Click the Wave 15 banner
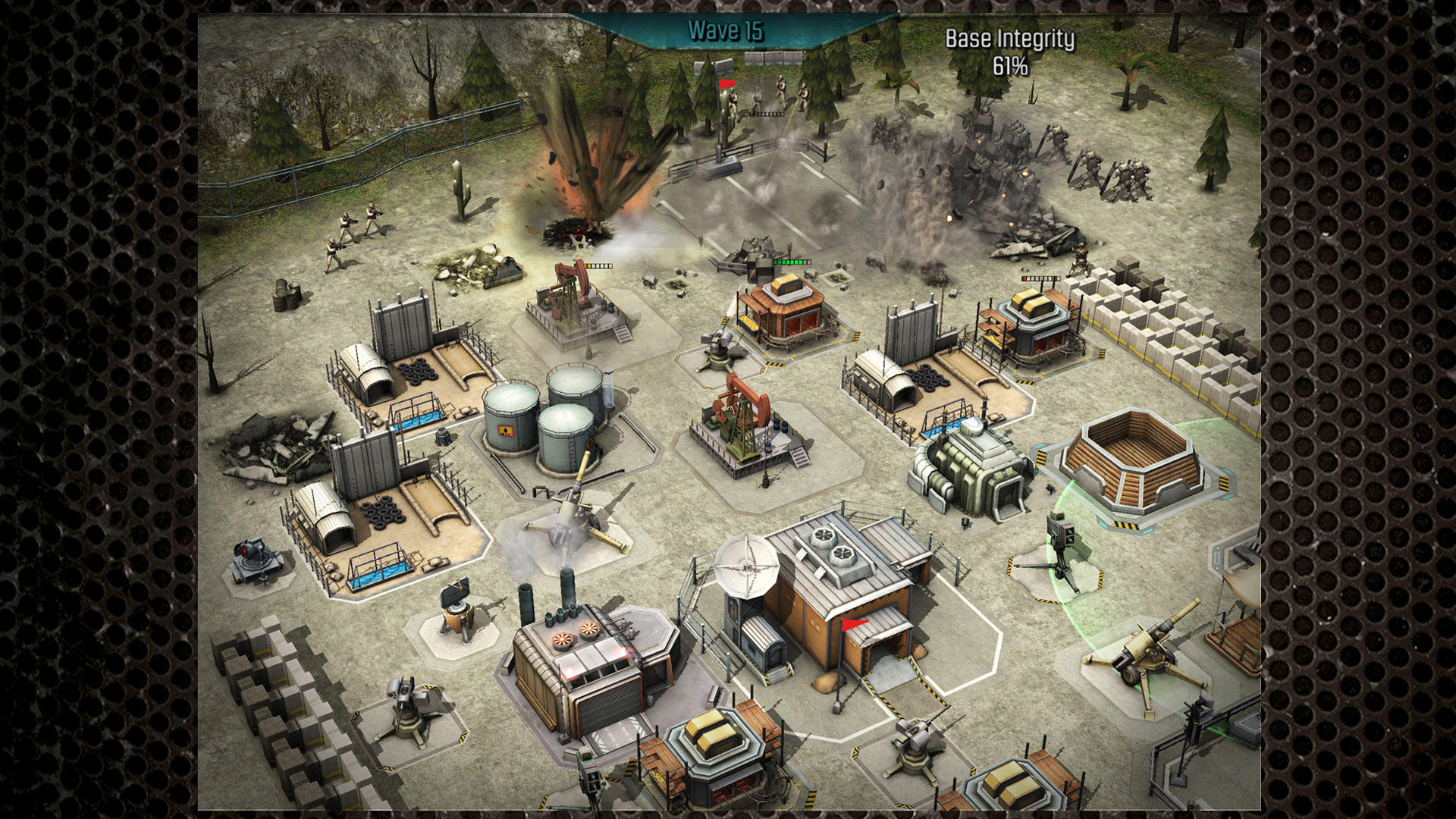 pos(728,32)
